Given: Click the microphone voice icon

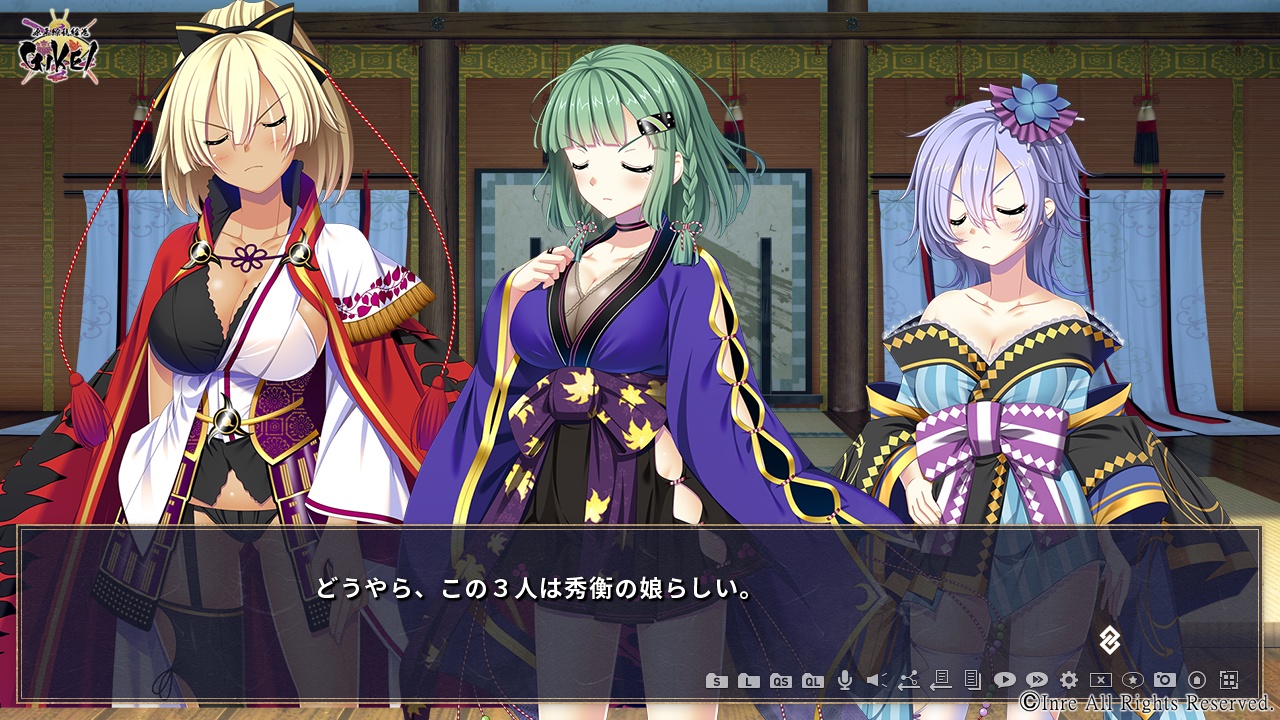Looking at the screenshot, I should [845, 680].
